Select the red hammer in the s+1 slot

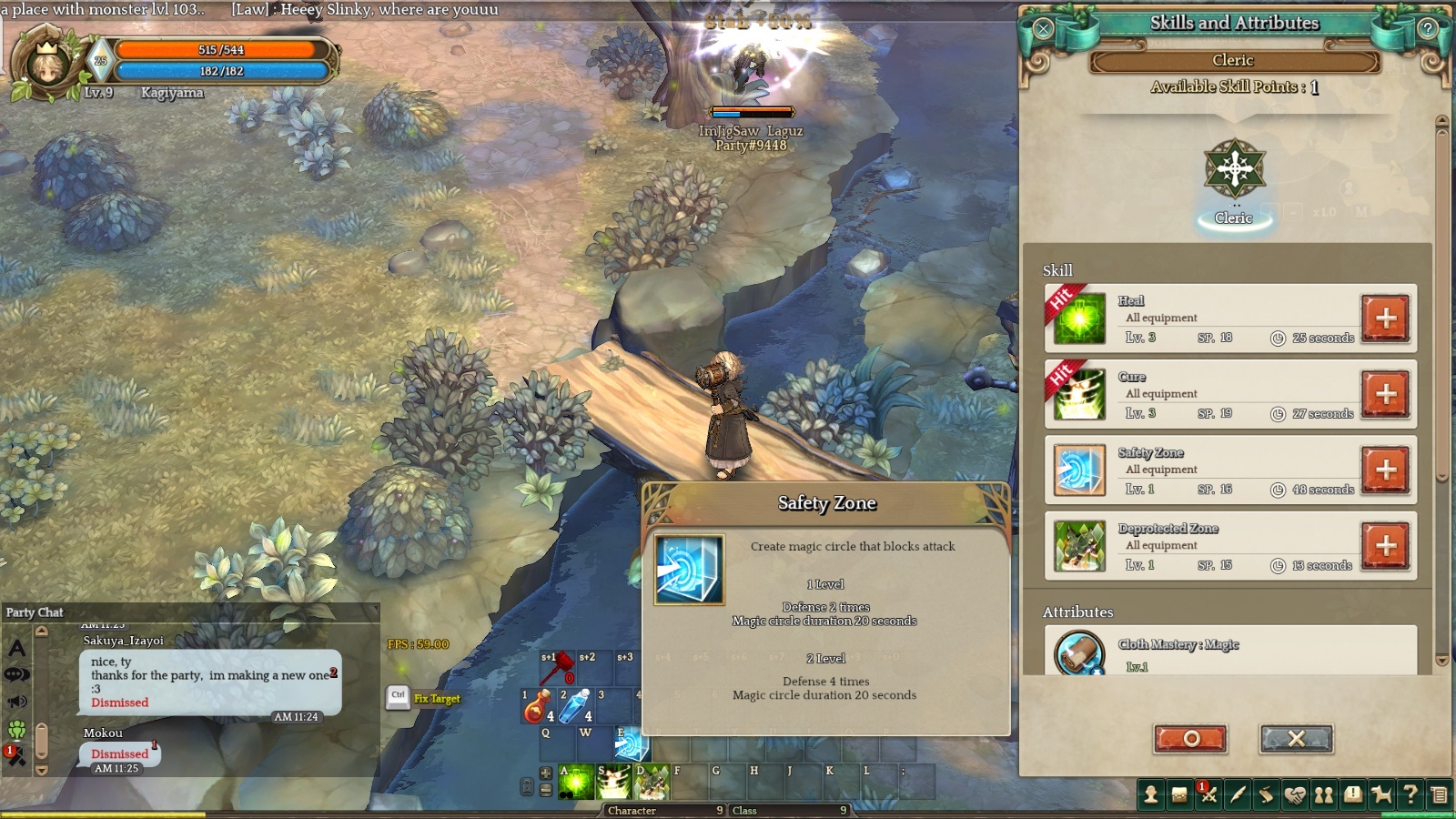(557, 669)
